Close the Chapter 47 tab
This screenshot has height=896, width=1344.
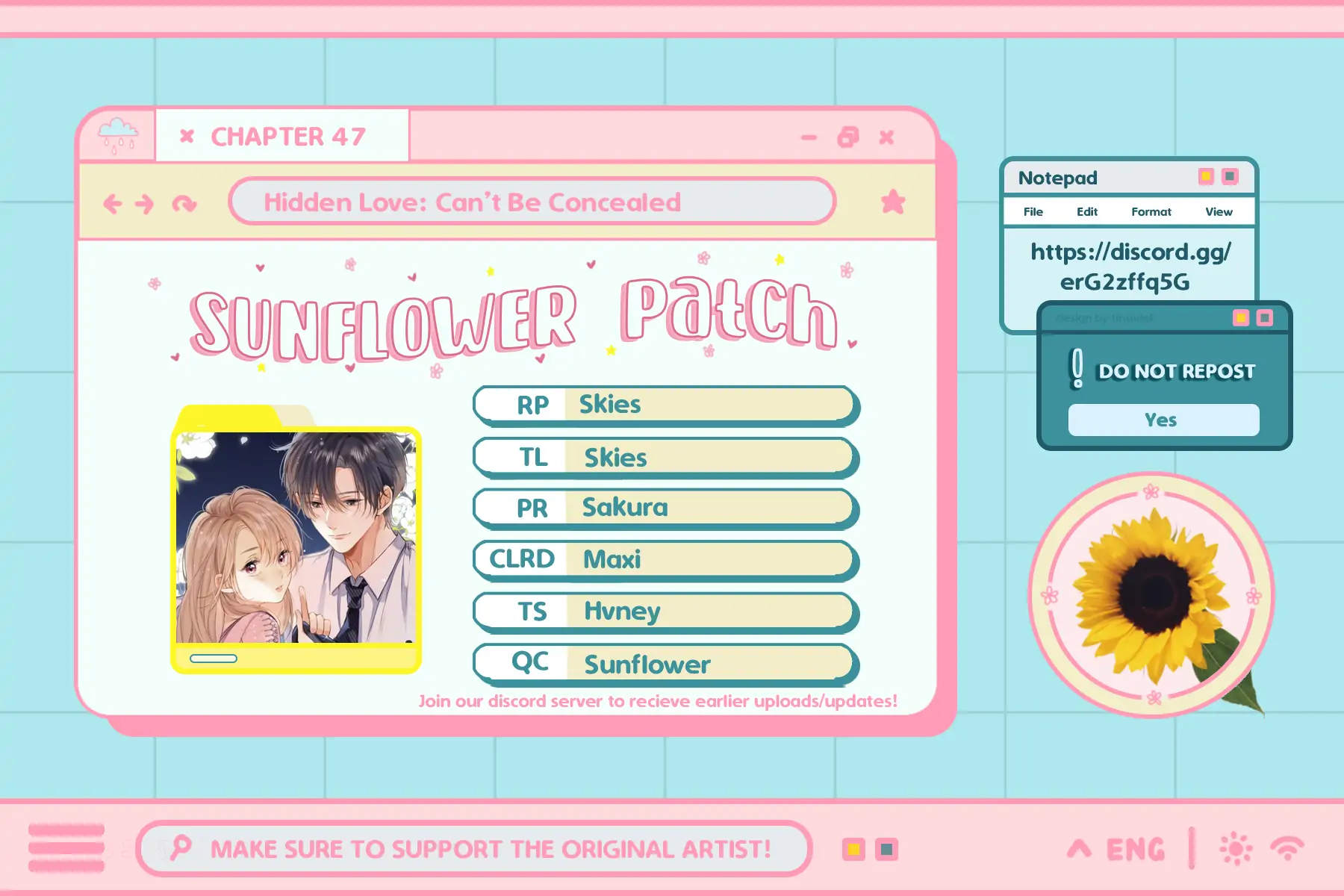click(x=187, y=136)
